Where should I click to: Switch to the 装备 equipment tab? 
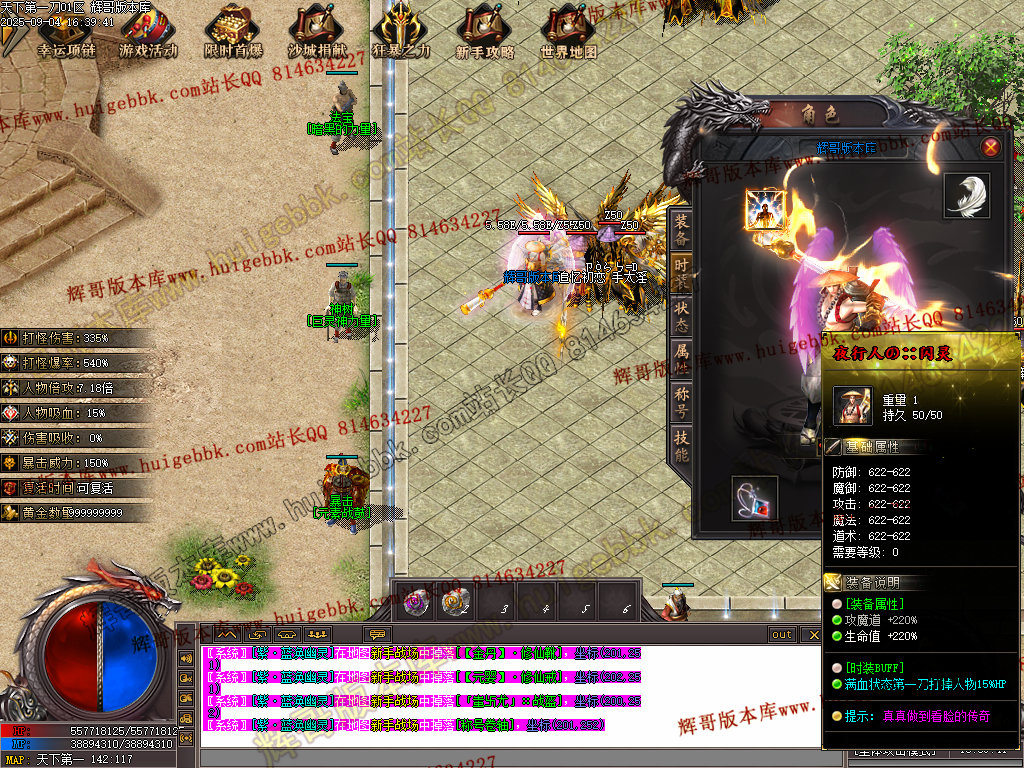[x=681, y=229]
